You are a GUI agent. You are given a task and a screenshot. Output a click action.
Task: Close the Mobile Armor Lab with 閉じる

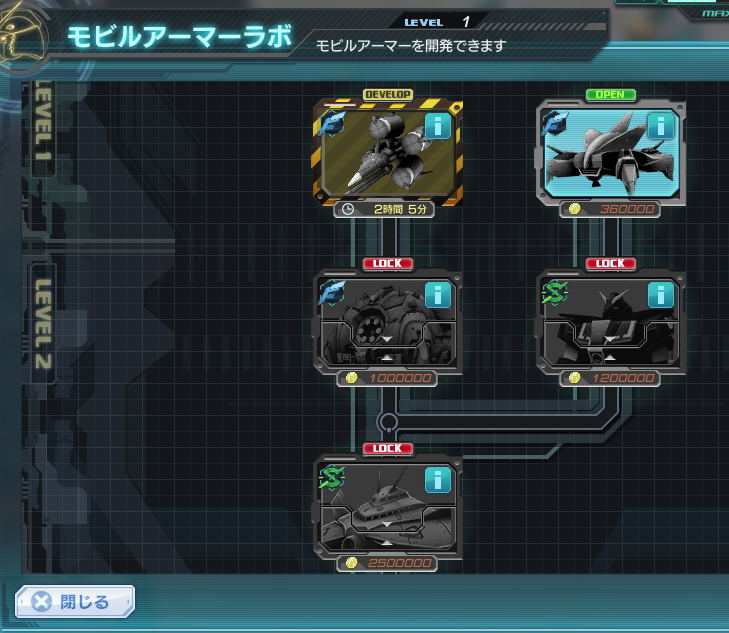coord(74,601)
